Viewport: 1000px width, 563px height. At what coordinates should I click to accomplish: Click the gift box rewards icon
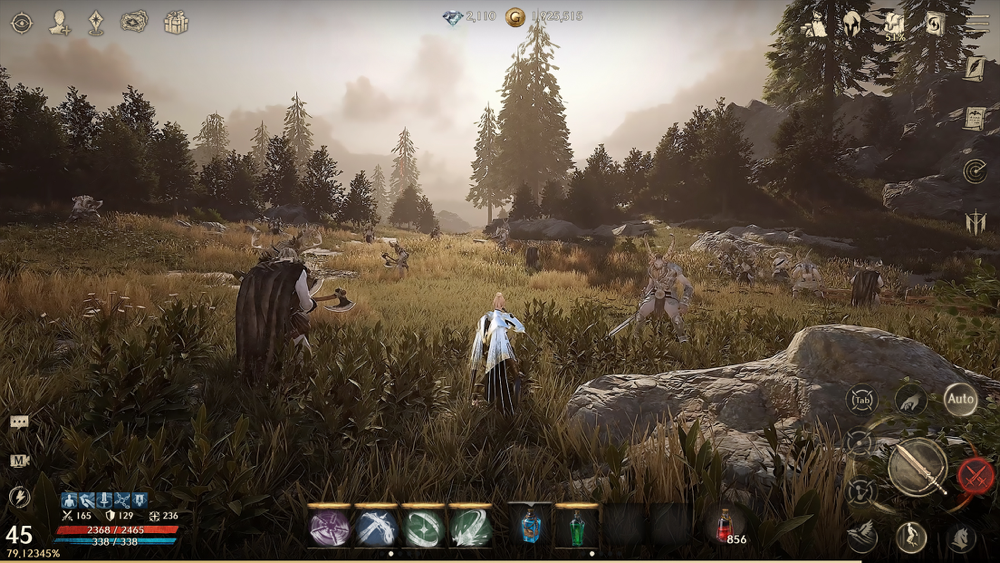[x=176, y=22]
